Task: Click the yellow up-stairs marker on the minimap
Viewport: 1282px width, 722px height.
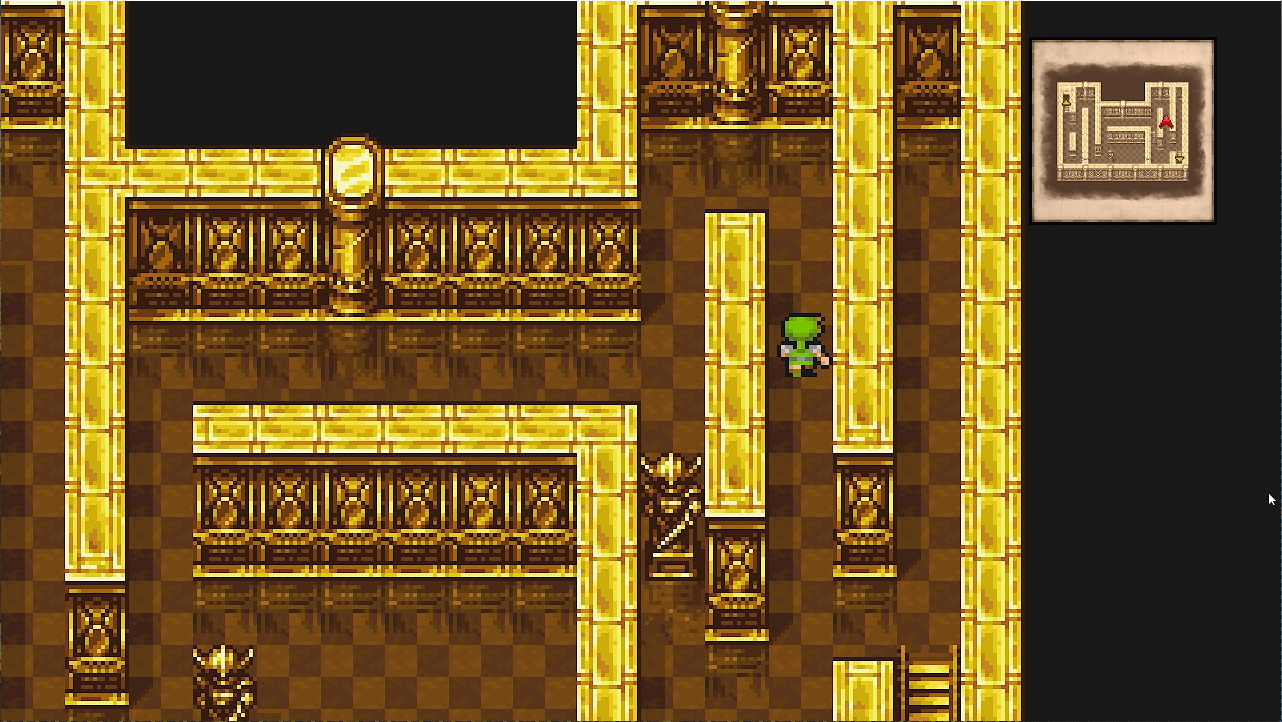Action: [1066, 103]
